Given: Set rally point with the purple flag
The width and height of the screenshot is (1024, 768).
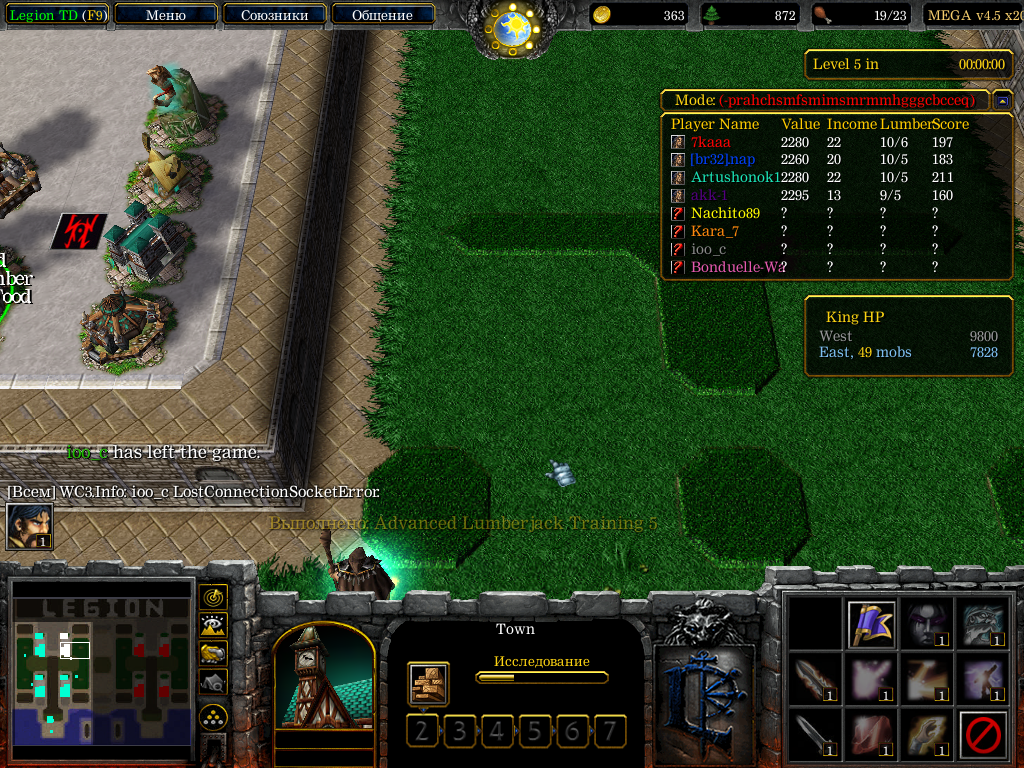Looking at the screenshot, I should pyautogui.click(x=870, y=624).
